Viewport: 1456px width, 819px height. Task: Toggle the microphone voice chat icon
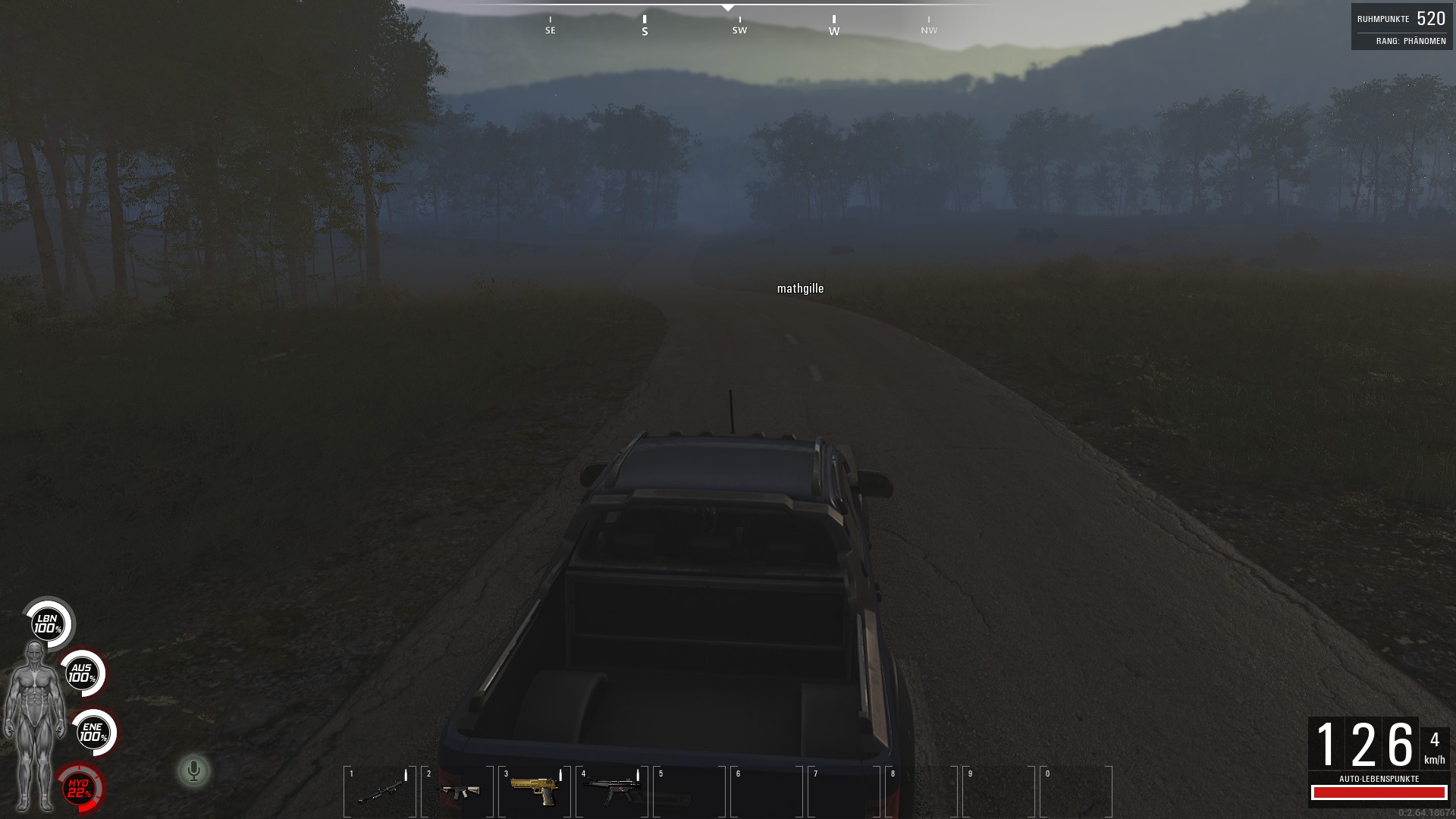point(194,771)
